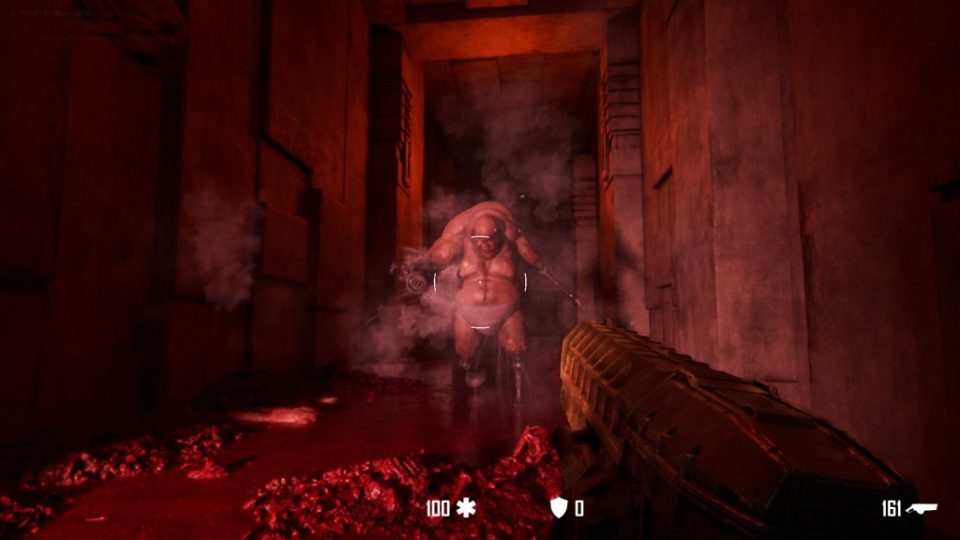Screen dimensions: 960x540
Task: Select the weapon icon beside the ammo count
Action: point(922,508)
